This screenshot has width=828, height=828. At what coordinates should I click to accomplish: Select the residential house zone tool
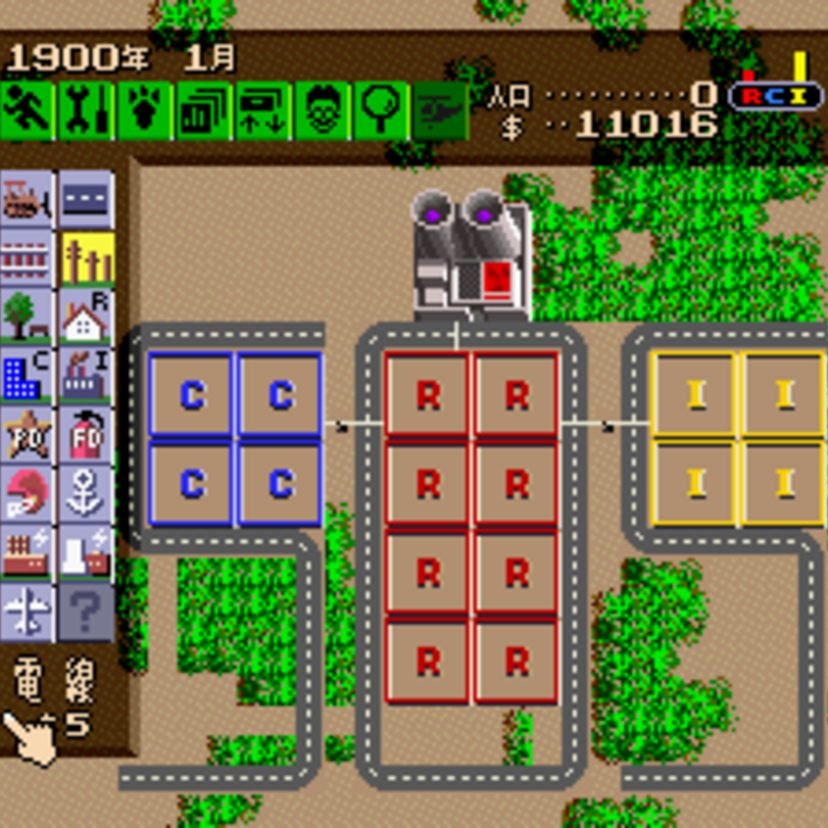pos(86,316)
